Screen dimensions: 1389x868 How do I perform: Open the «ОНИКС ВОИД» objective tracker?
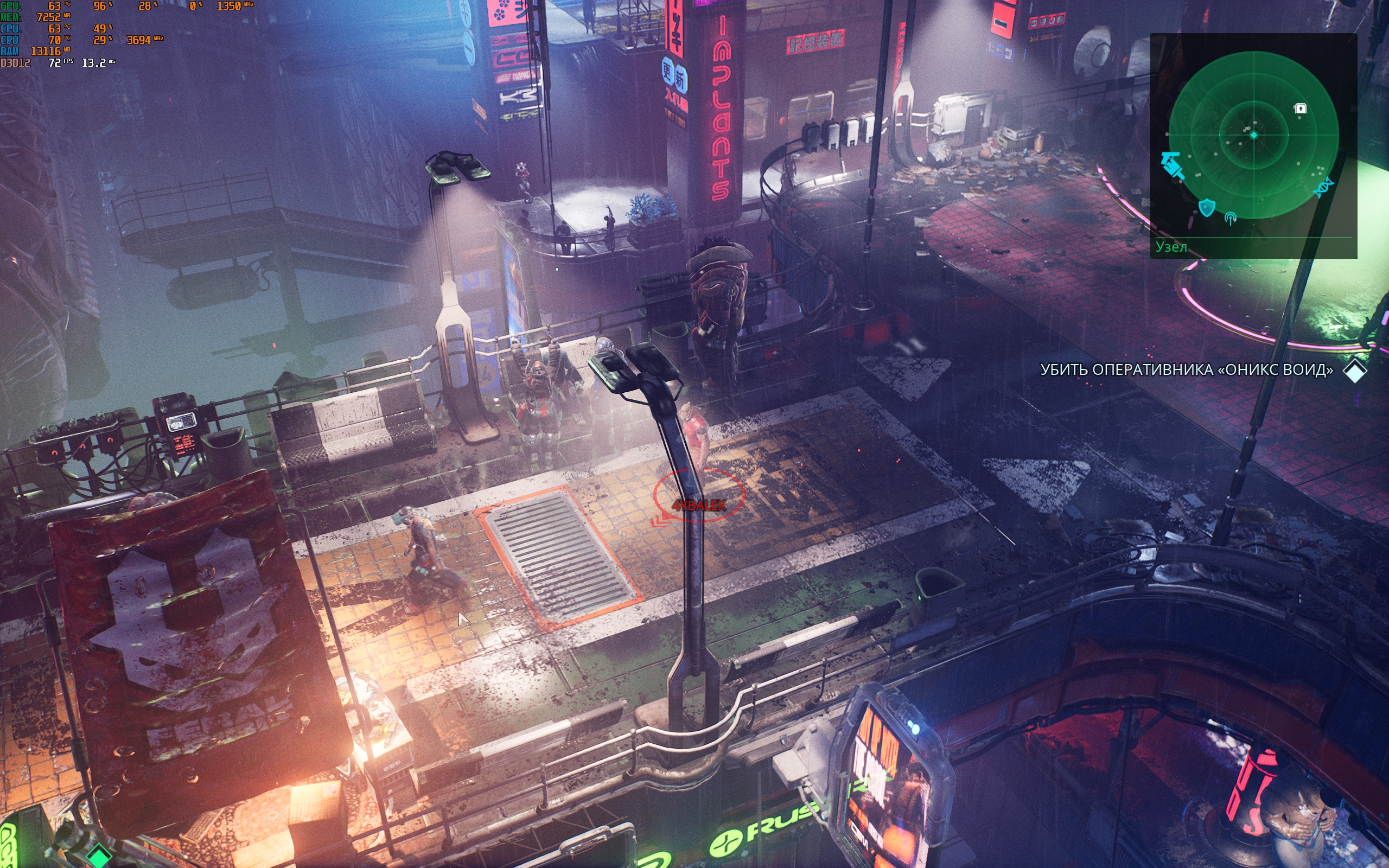click(1187, 369)
